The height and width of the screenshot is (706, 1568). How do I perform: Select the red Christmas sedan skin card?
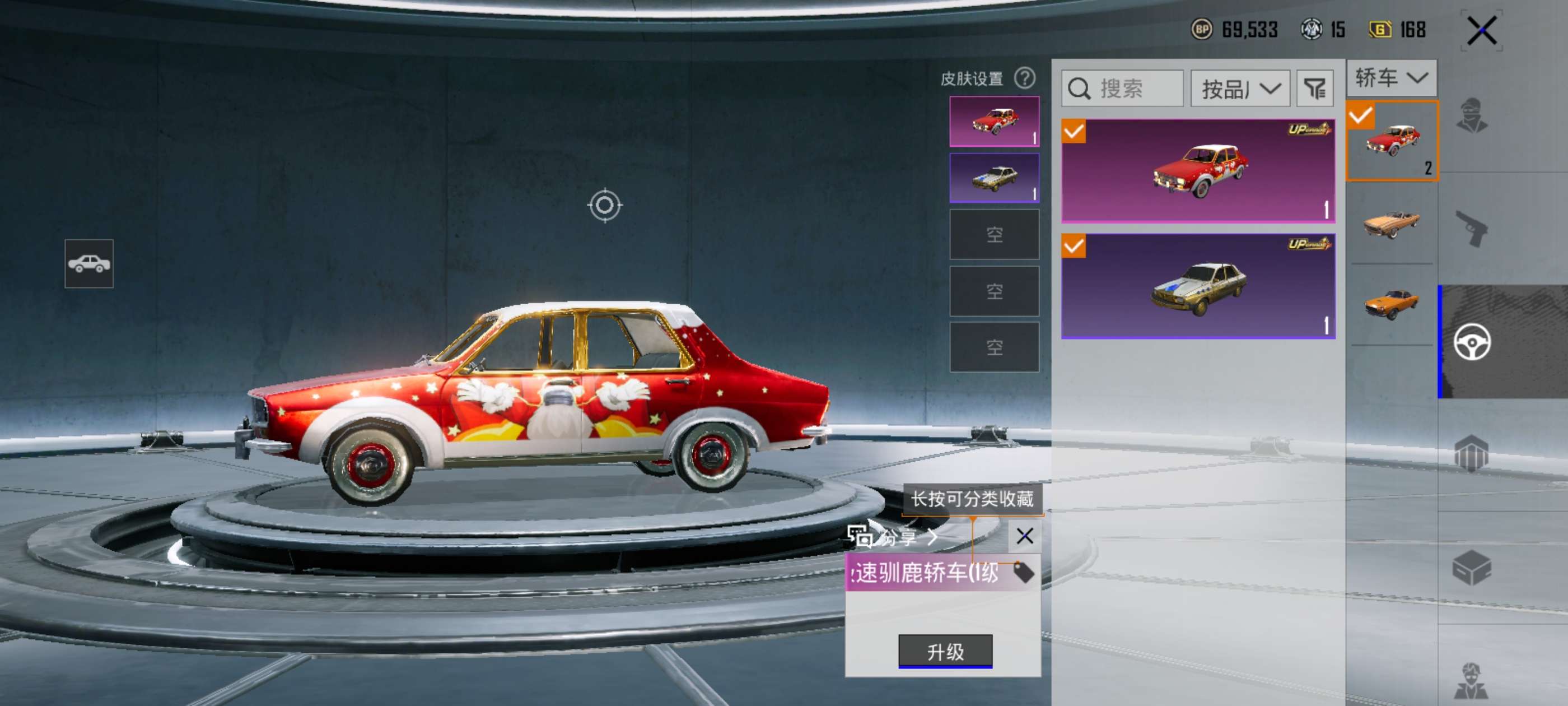[1198, 170]
